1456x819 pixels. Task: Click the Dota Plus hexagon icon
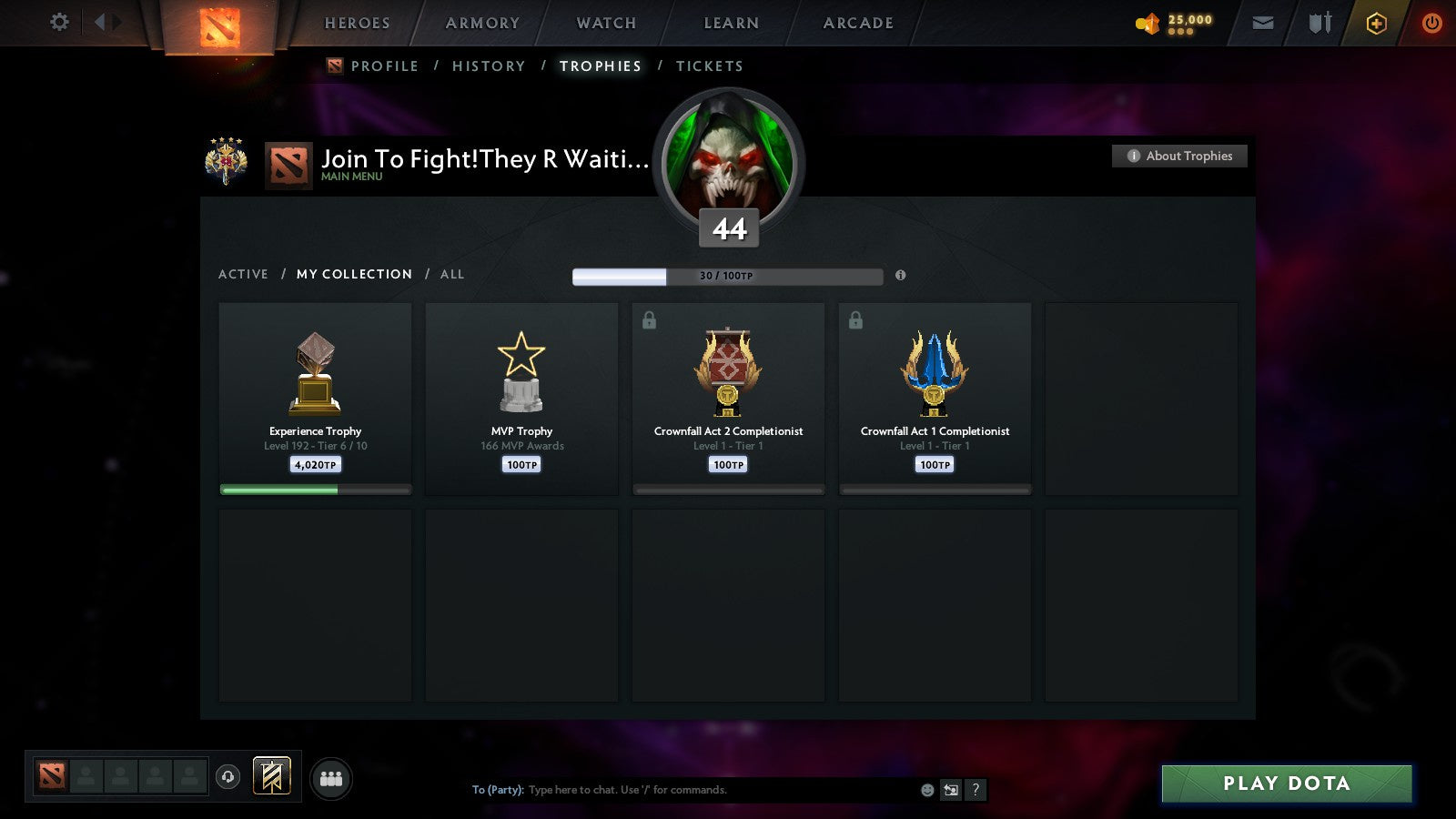click(1377, 23)
